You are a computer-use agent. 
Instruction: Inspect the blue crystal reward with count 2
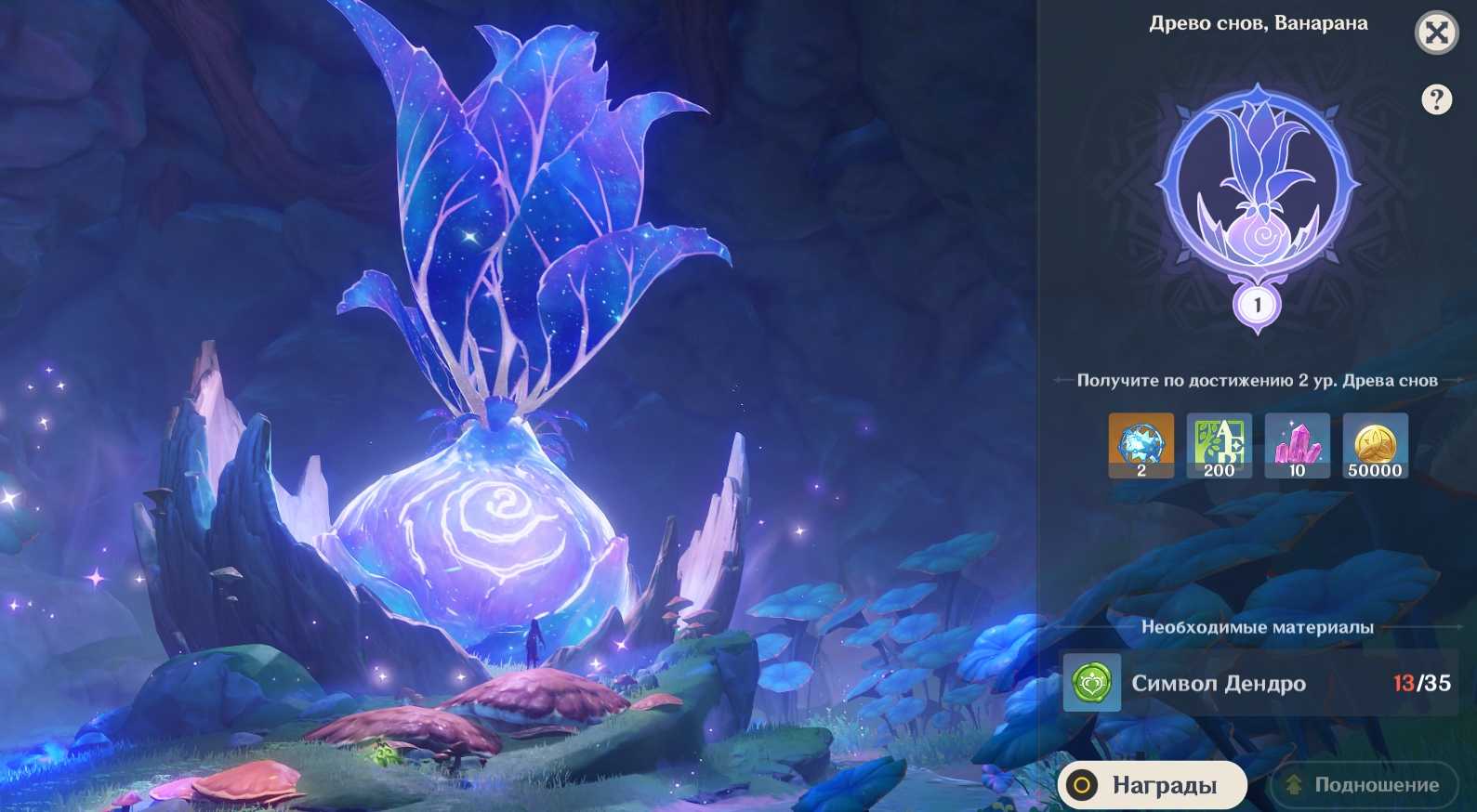(x=1141, y=446)
